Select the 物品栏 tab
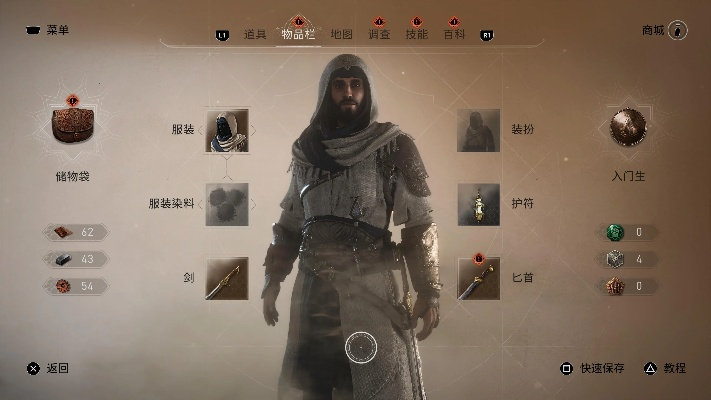Screen dimensions: 711x400 (297, 34)
